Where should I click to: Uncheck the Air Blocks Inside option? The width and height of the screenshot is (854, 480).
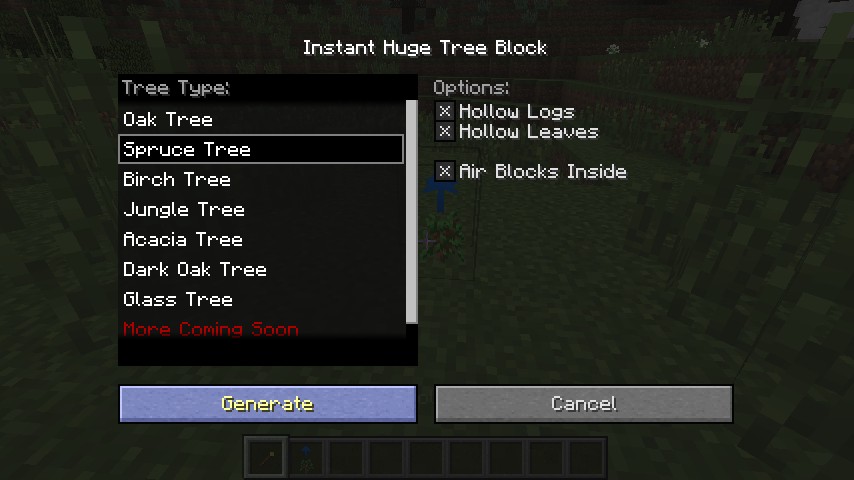click(x=445, y=172)
